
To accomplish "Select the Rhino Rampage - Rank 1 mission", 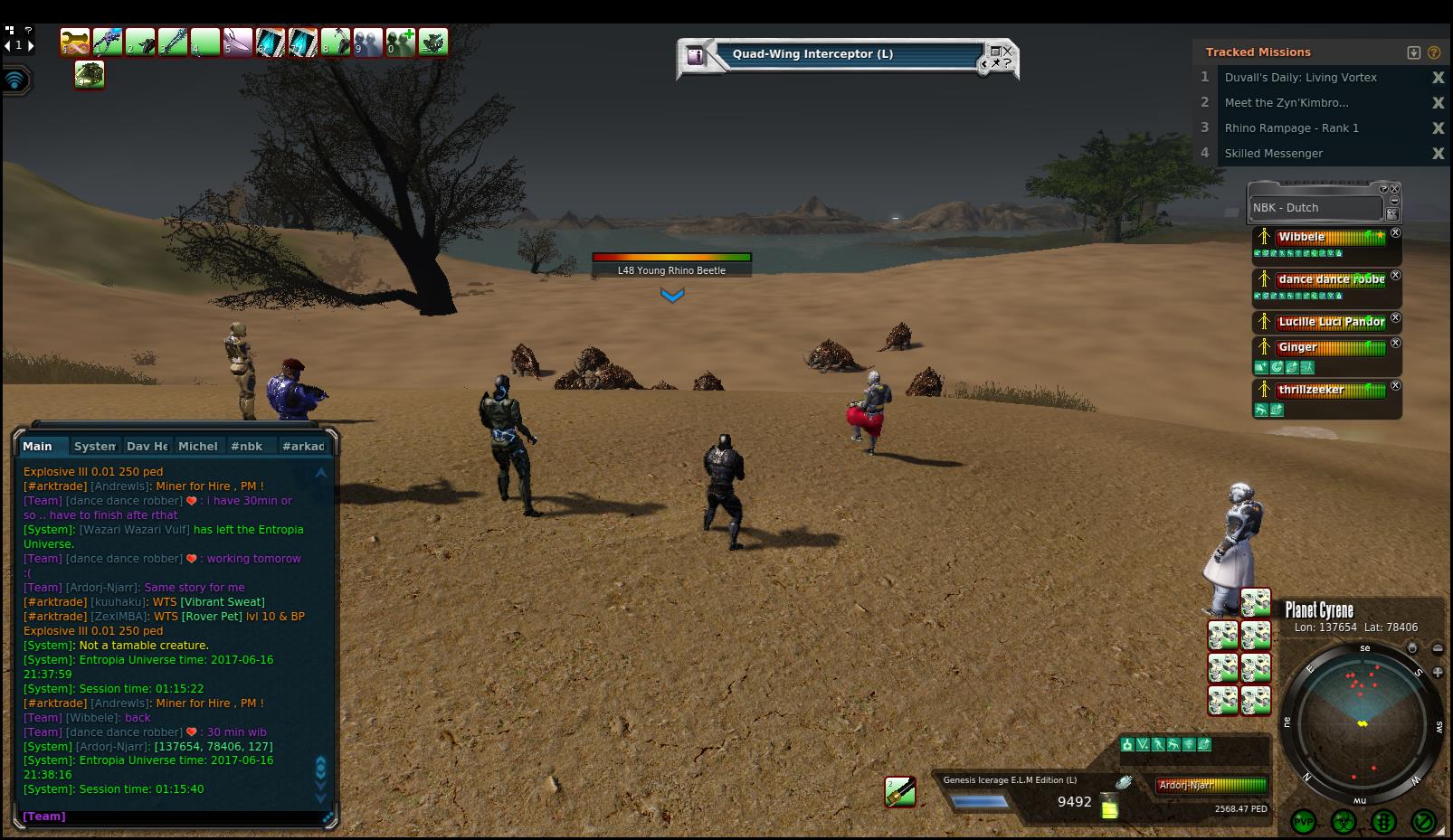I will pos(1291,128).
